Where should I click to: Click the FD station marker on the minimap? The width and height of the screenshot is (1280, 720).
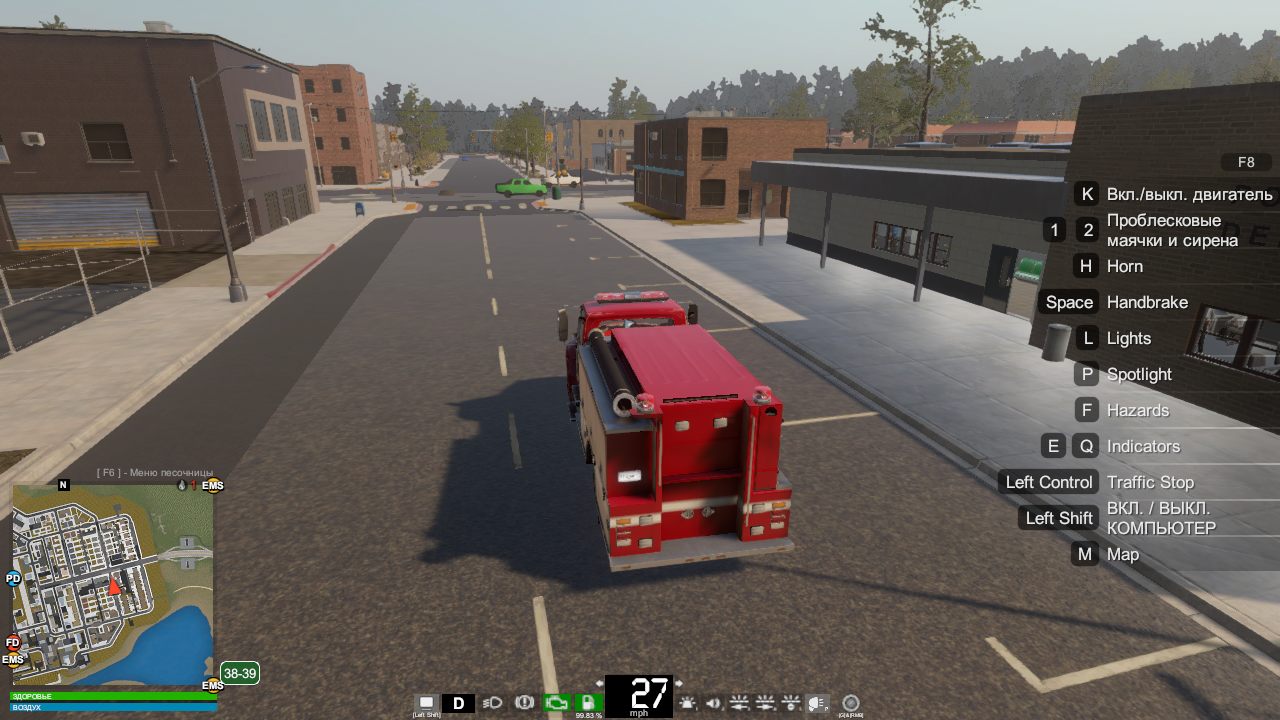click(x=11, y=642)
